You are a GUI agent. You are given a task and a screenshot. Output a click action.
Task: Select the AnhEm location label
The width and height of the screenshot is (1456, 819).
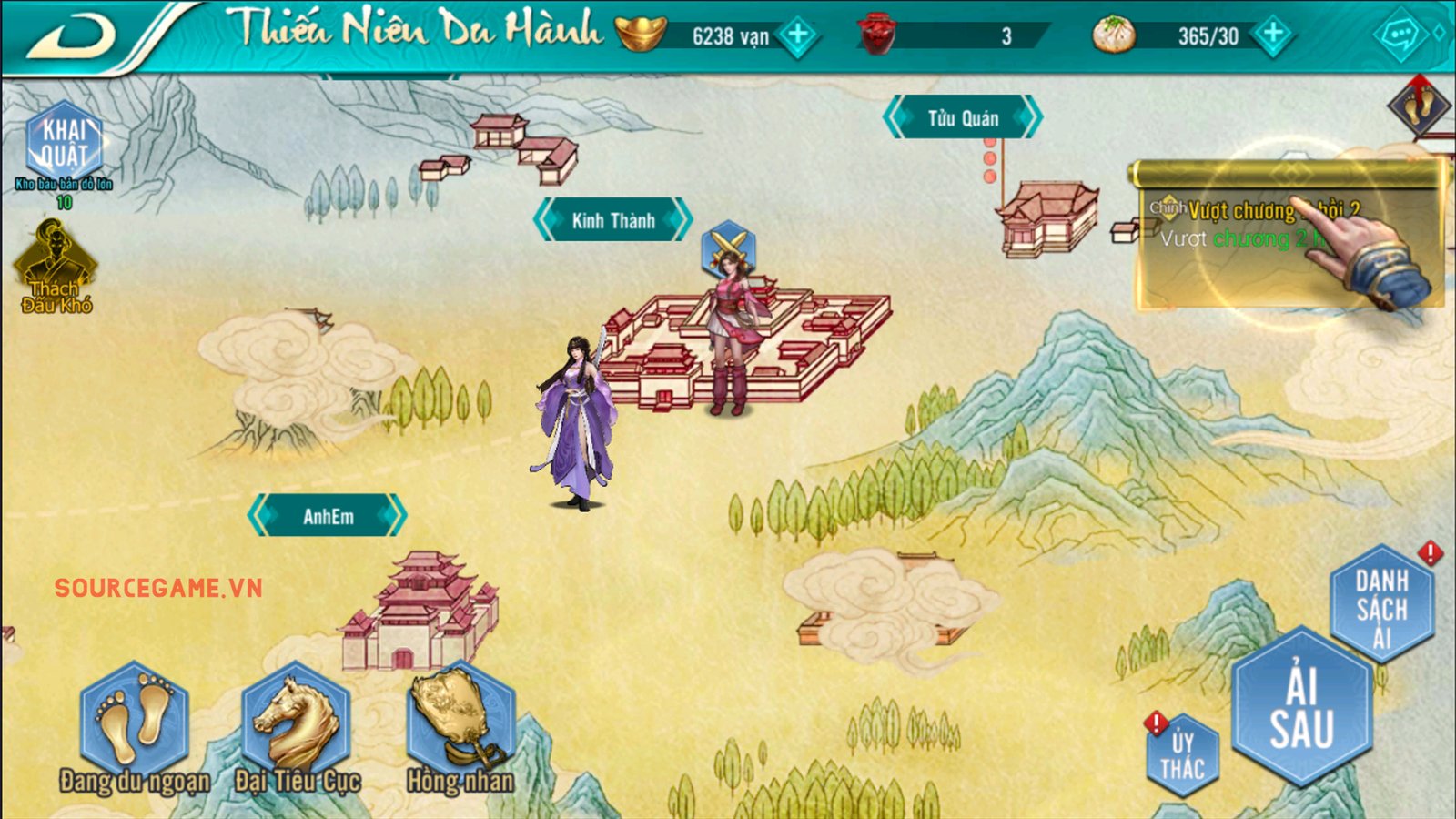point(328,516)
